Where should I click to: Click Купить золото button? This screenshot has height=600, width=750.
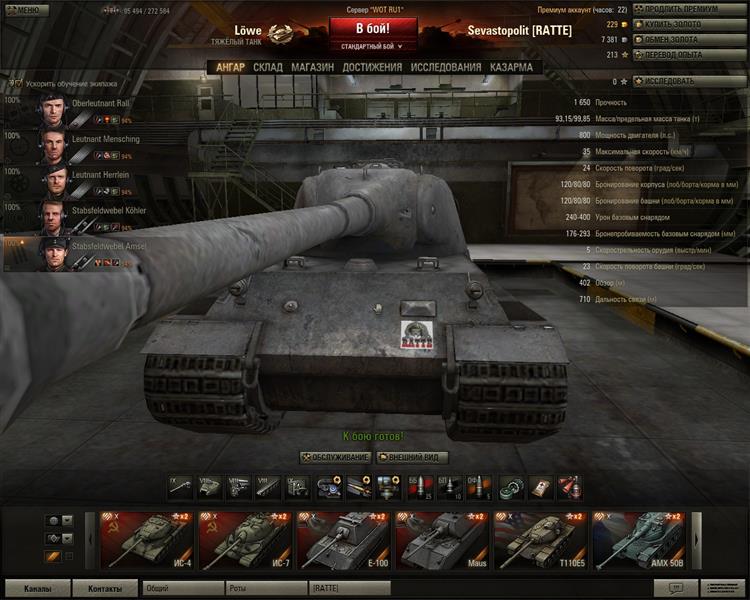click(689, 24)
